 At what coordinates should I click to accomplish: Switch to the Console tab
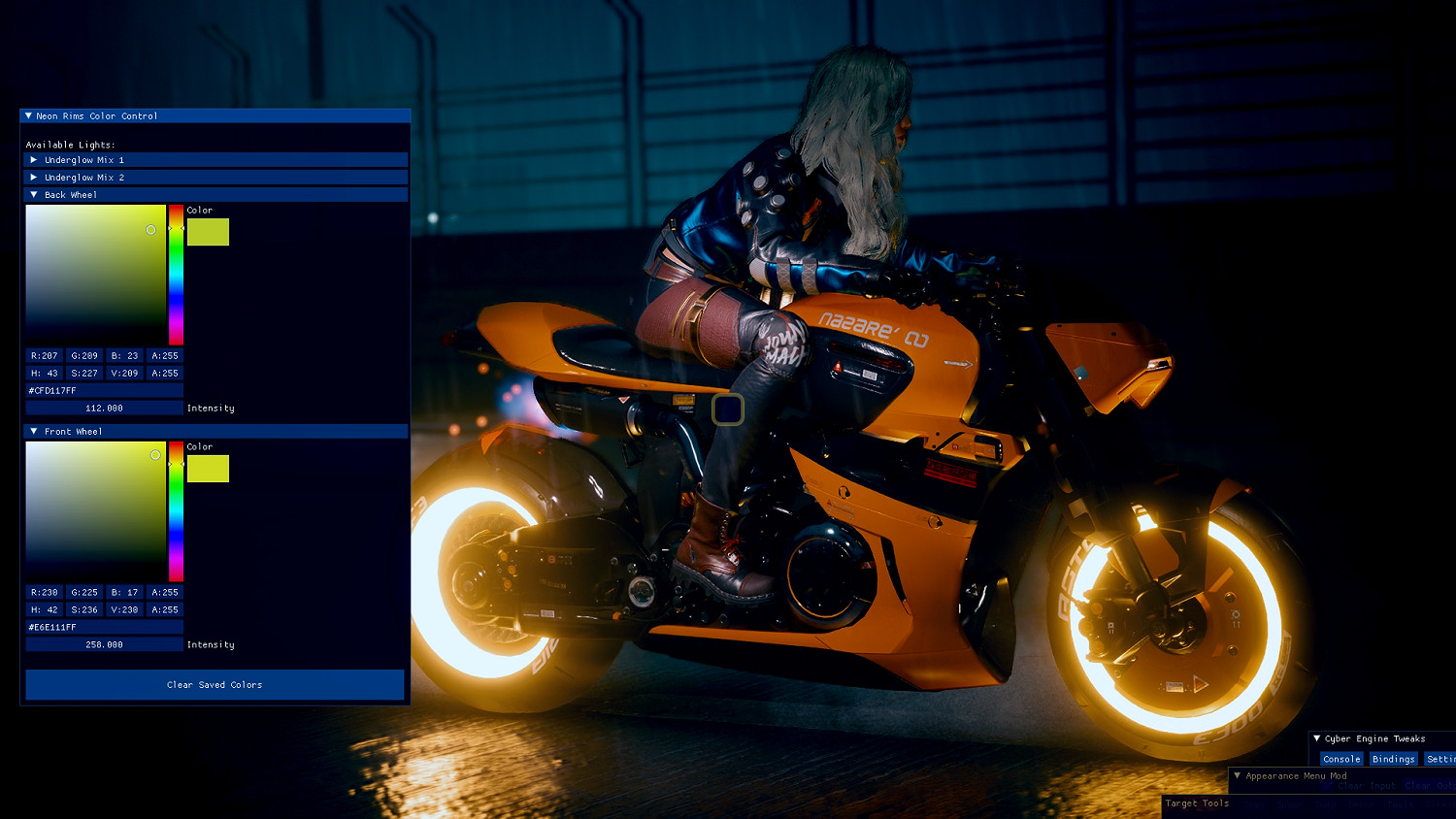1341,759
